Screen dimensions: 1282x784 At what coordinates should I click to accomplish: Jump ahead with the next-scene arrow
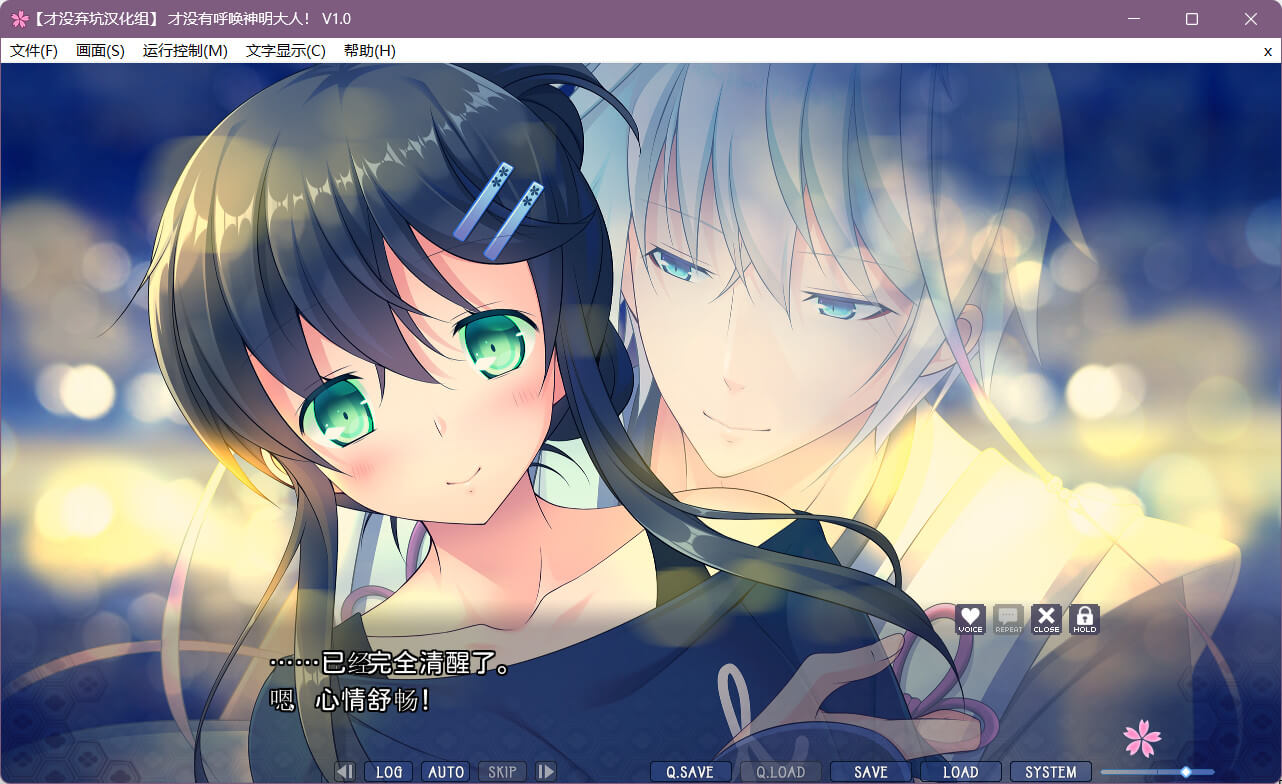point(546,772)
